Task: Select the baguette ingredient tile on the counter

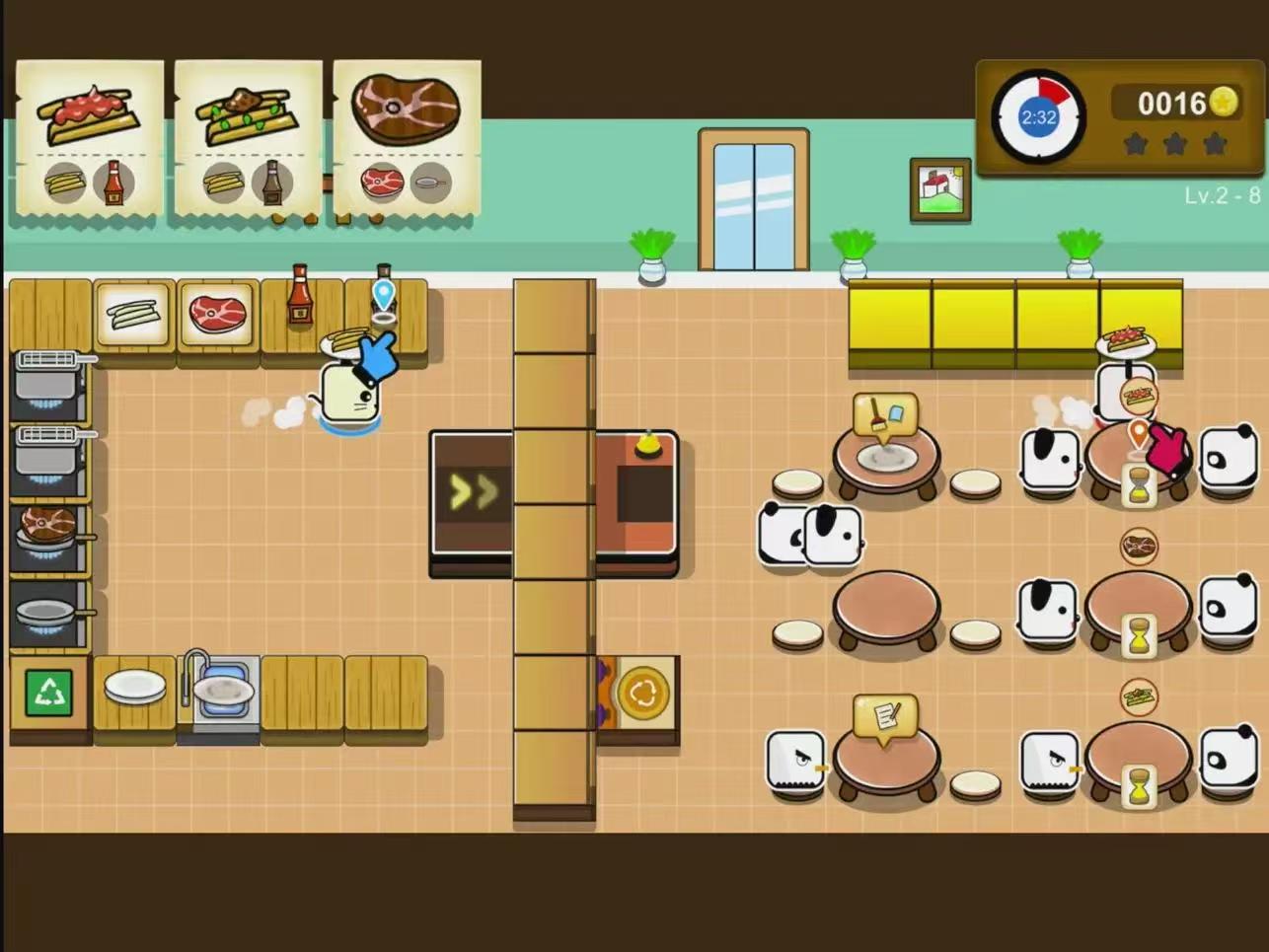Action: pos(135,313)
